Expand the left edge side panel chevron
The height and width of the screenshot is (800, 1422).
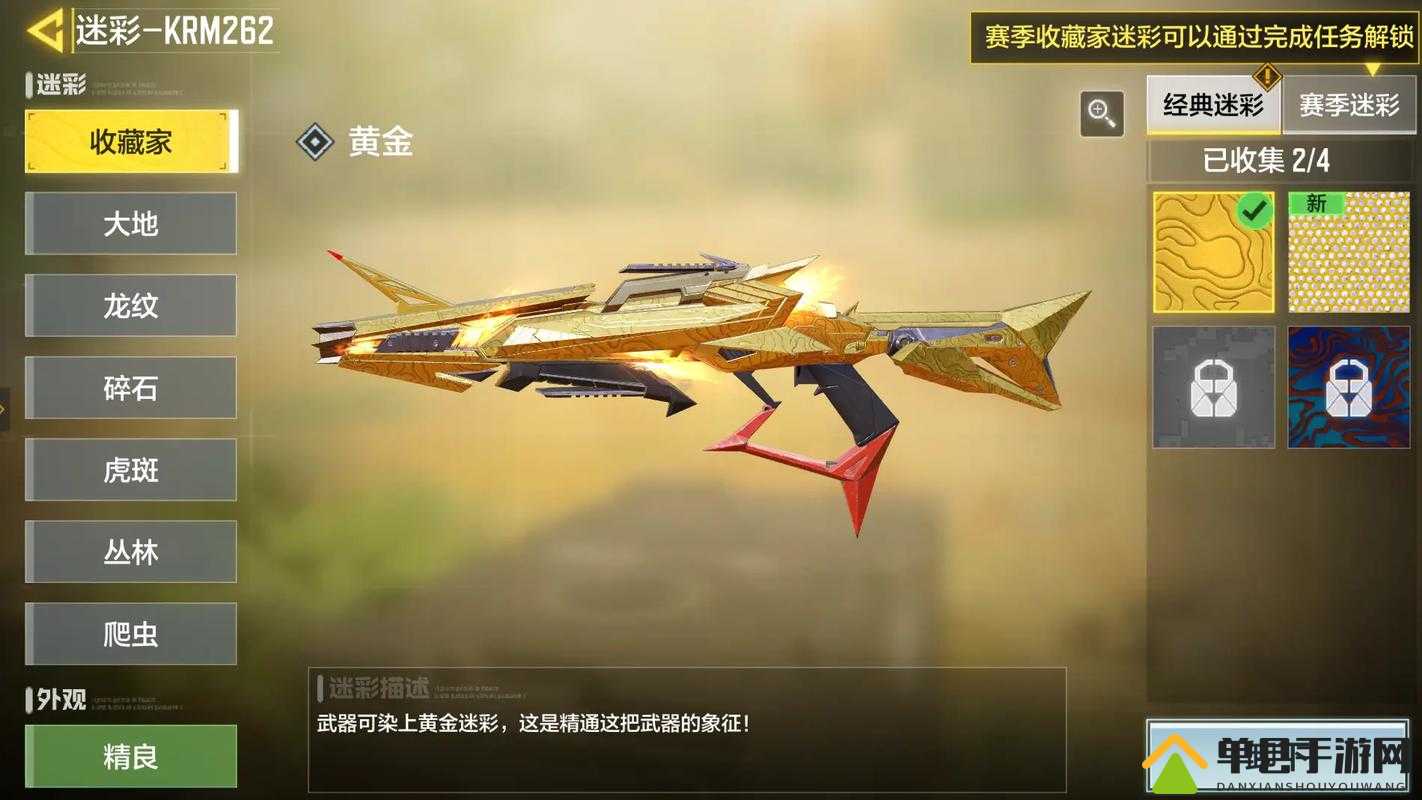pos(5,410)
